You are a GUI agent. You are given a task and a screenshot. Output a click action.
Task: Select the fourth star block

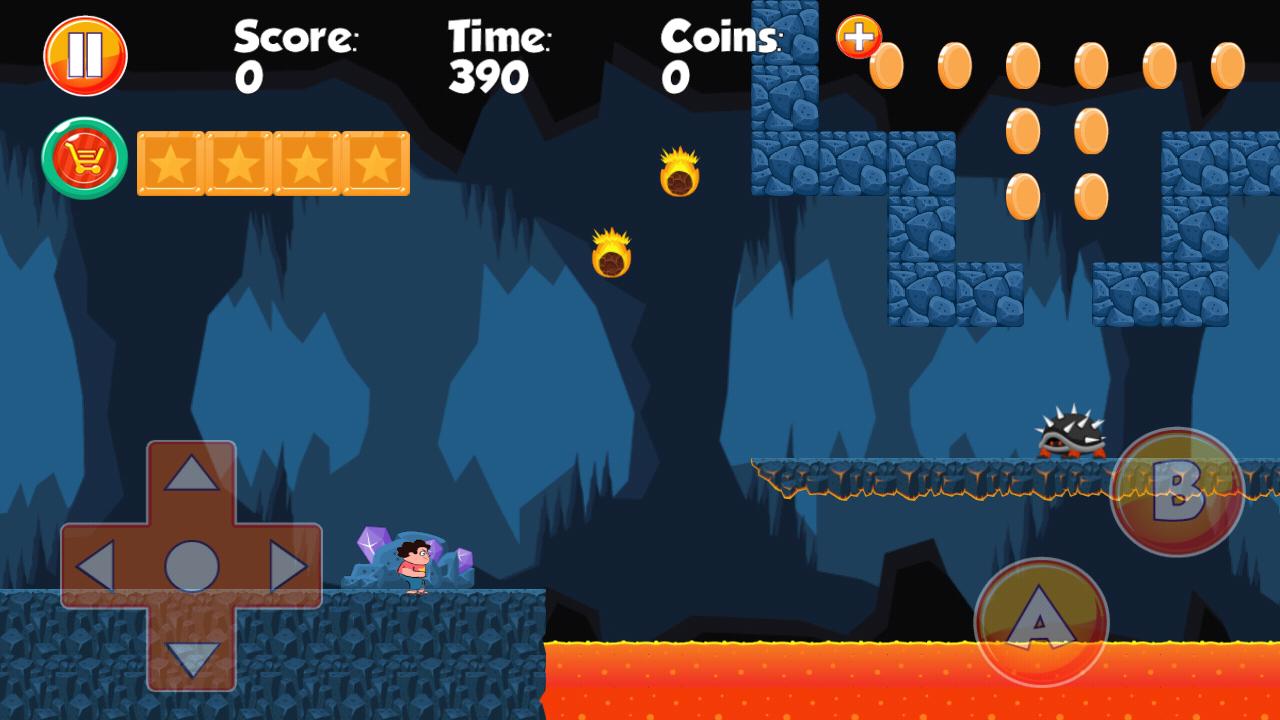[374, 163]
